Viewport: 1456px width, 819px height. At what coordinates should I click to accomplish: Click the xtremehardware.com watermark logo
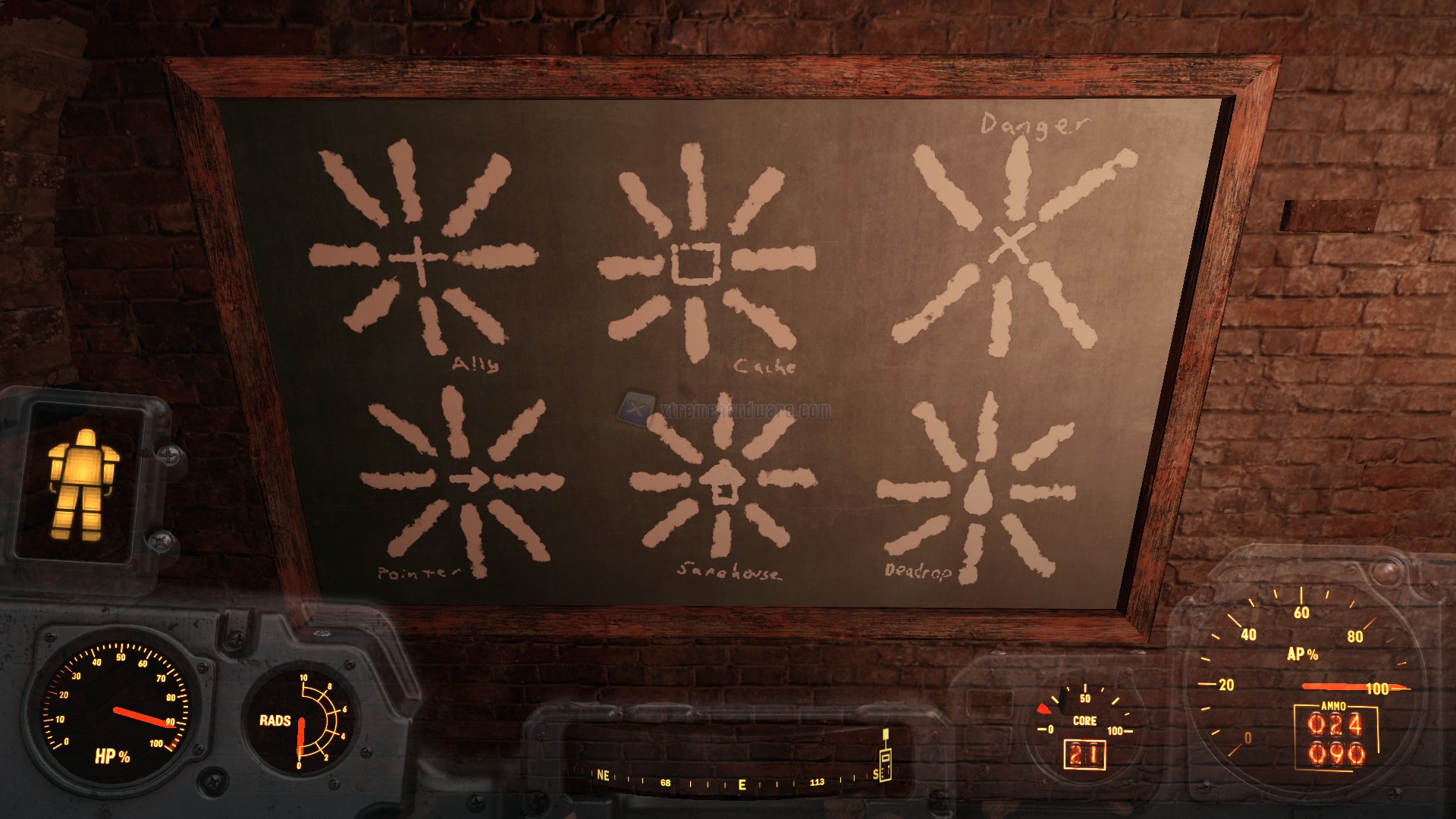[634, 409]
